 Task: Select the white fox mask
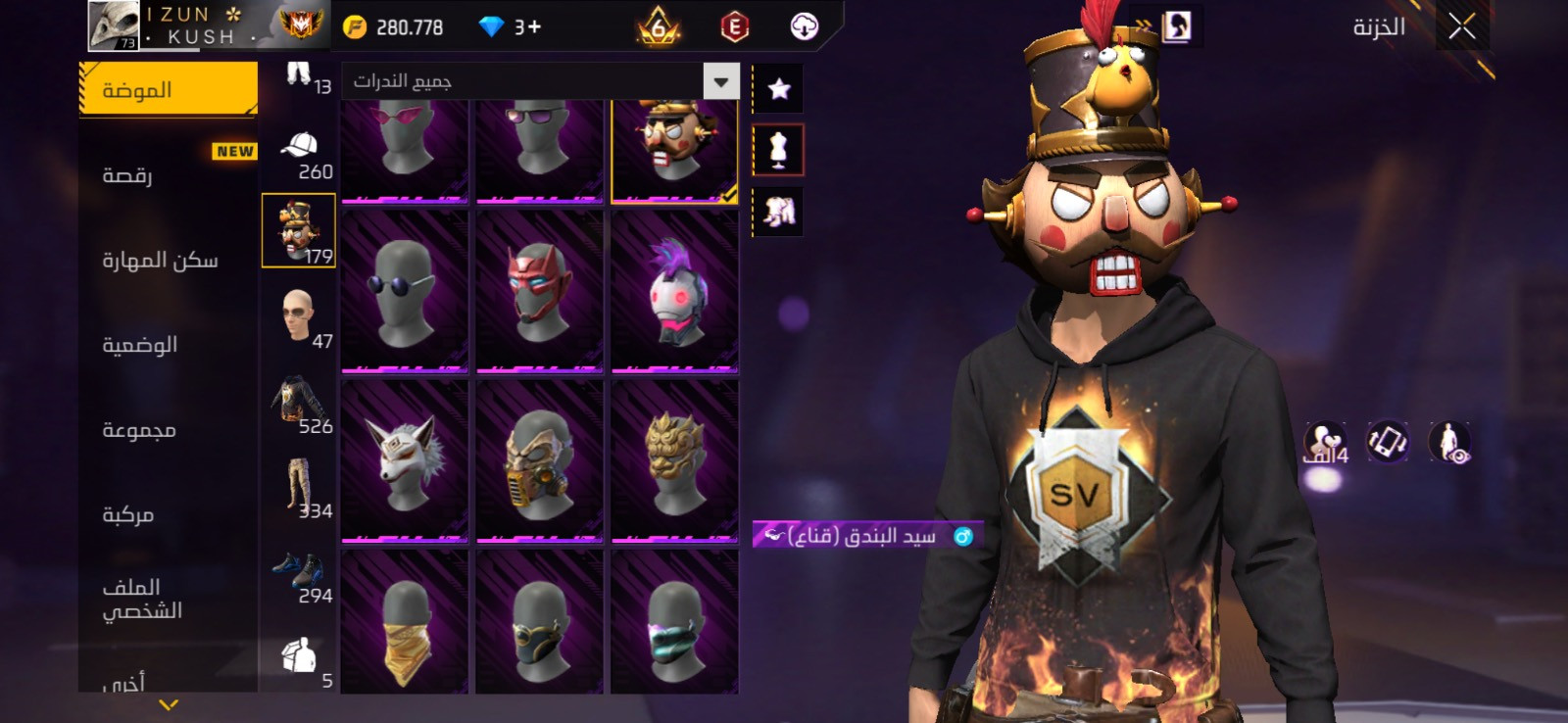tap(404, 460)
